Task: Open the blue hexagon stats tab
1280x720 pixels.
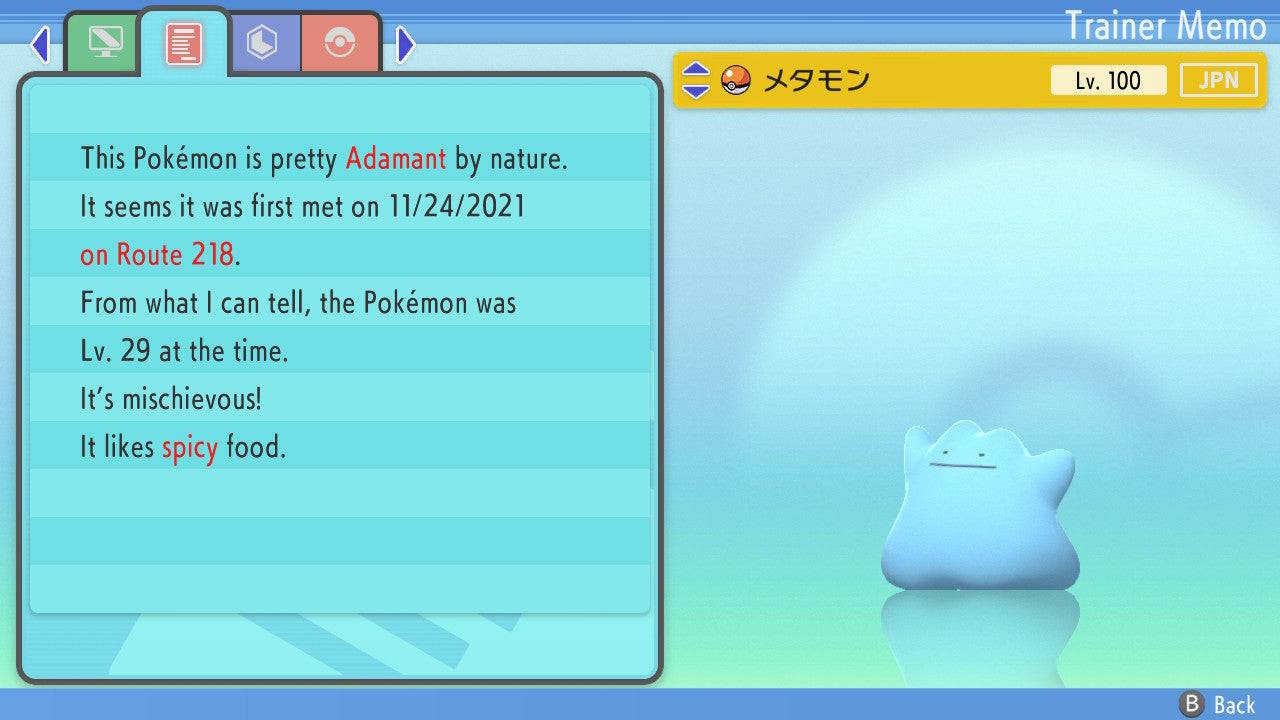Action: (262, 43)
